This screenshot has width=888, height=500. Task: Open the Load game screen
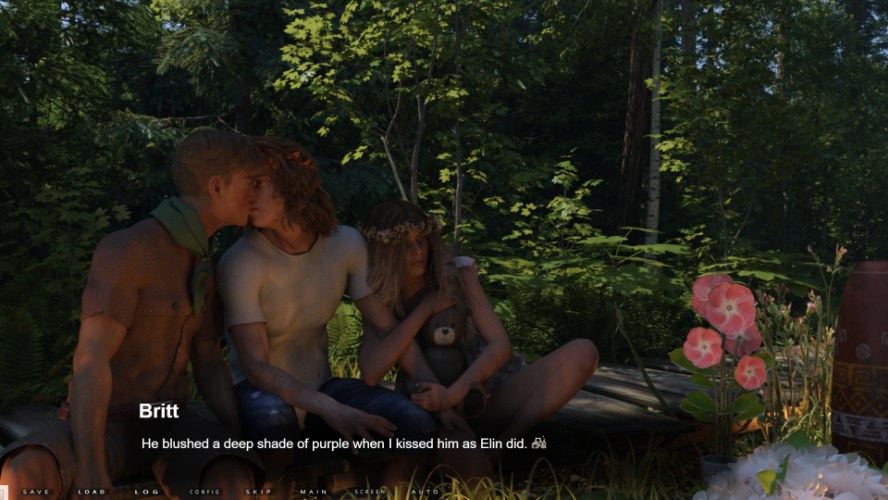92,492
